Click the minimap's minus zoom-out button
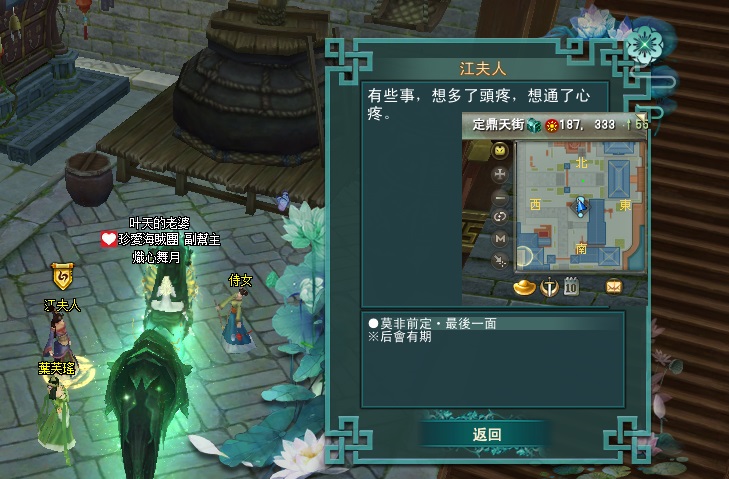This screenshot has width=729, height=479. pyautogui.click(x=501, y=196)
